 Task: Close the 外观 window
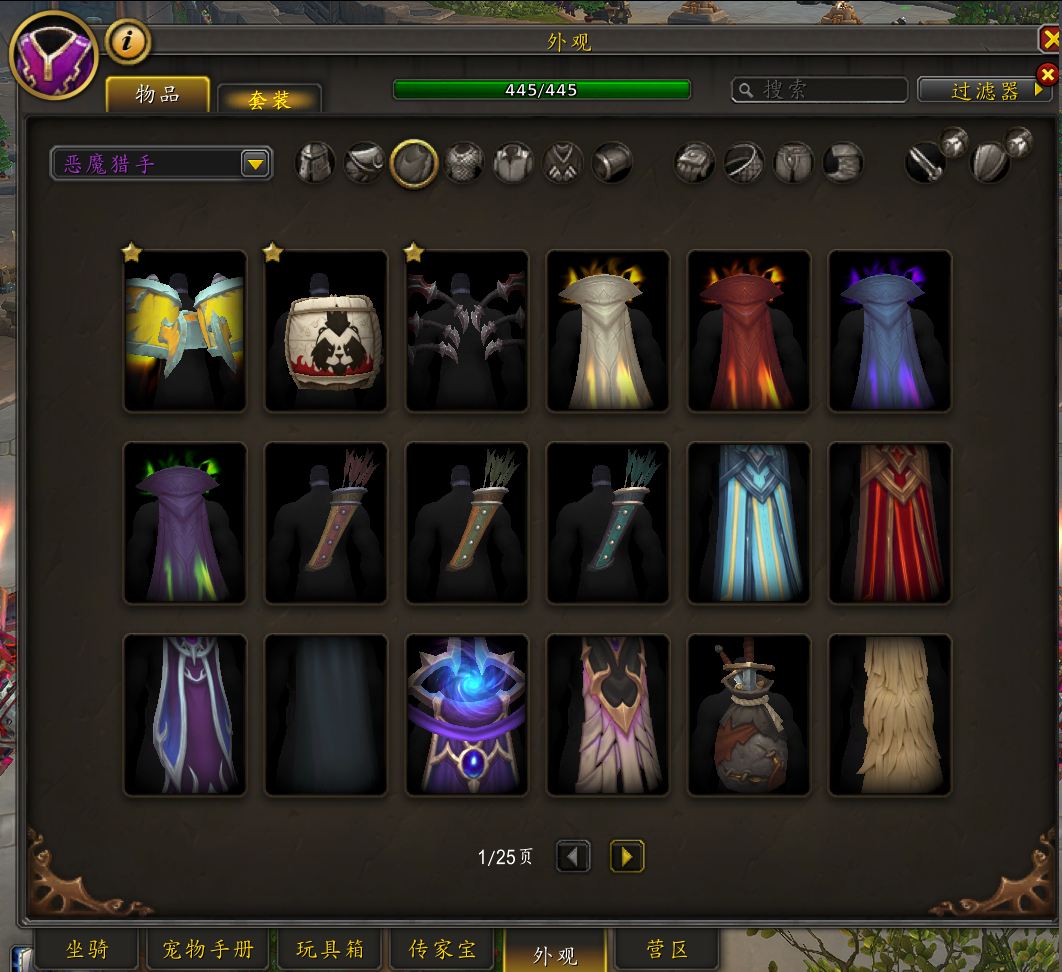coord(1050,40)
